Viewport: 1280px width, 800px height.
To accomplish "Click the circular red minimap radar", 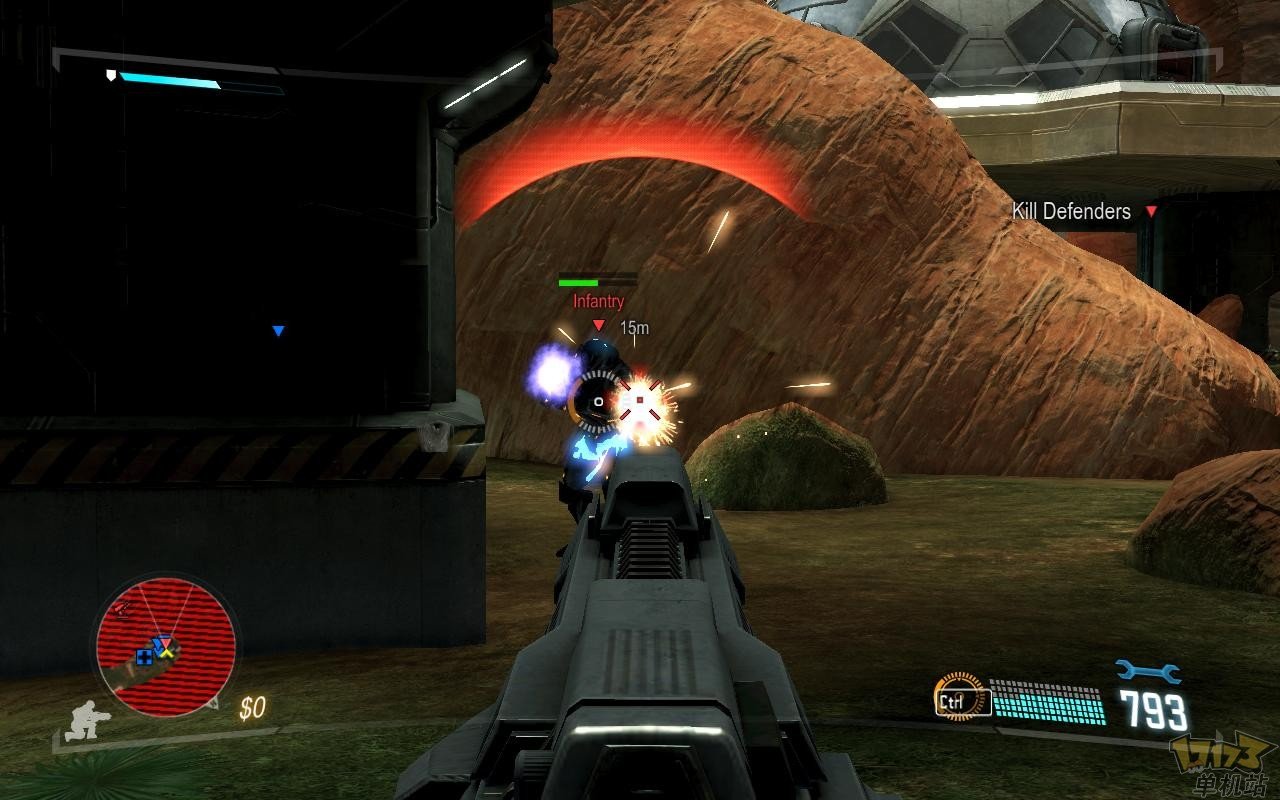I will (x=166, y=645).
